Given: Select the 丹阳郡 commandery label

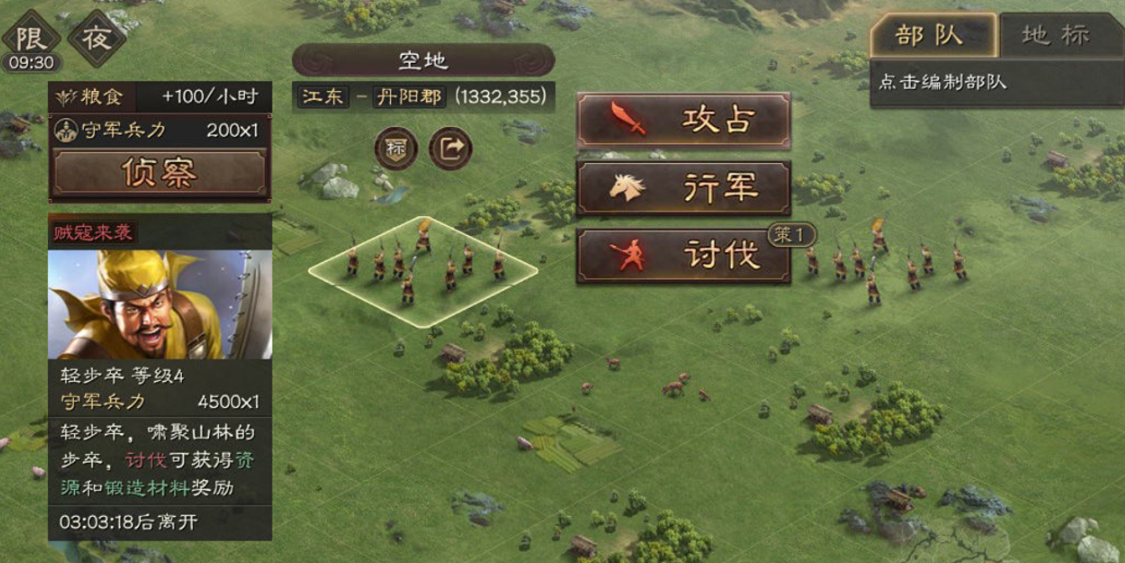Looking at the screenshot, I should 410,96.
